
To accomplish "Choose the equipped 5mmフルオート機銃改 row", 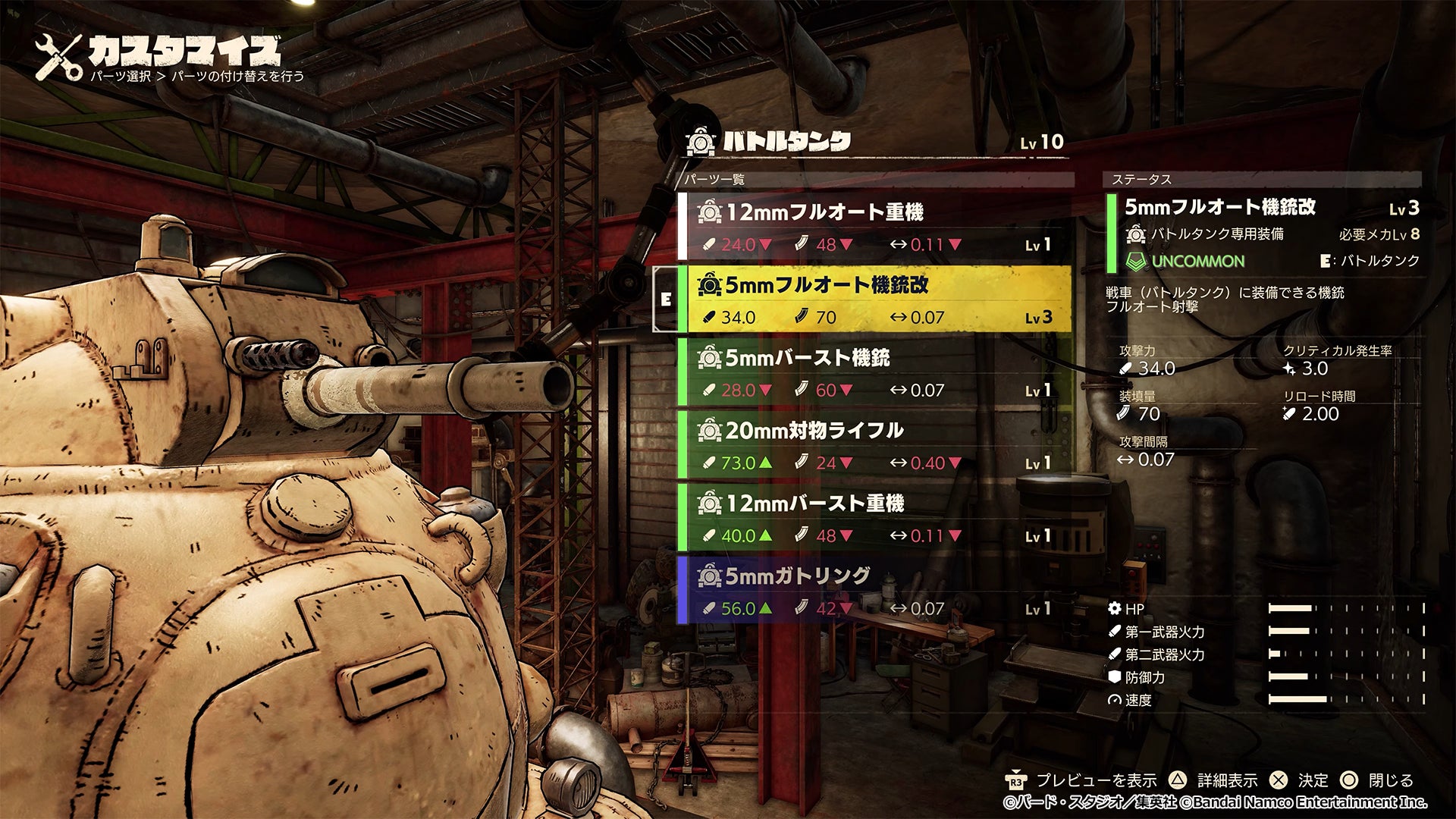I will click(x=876, y=299).
